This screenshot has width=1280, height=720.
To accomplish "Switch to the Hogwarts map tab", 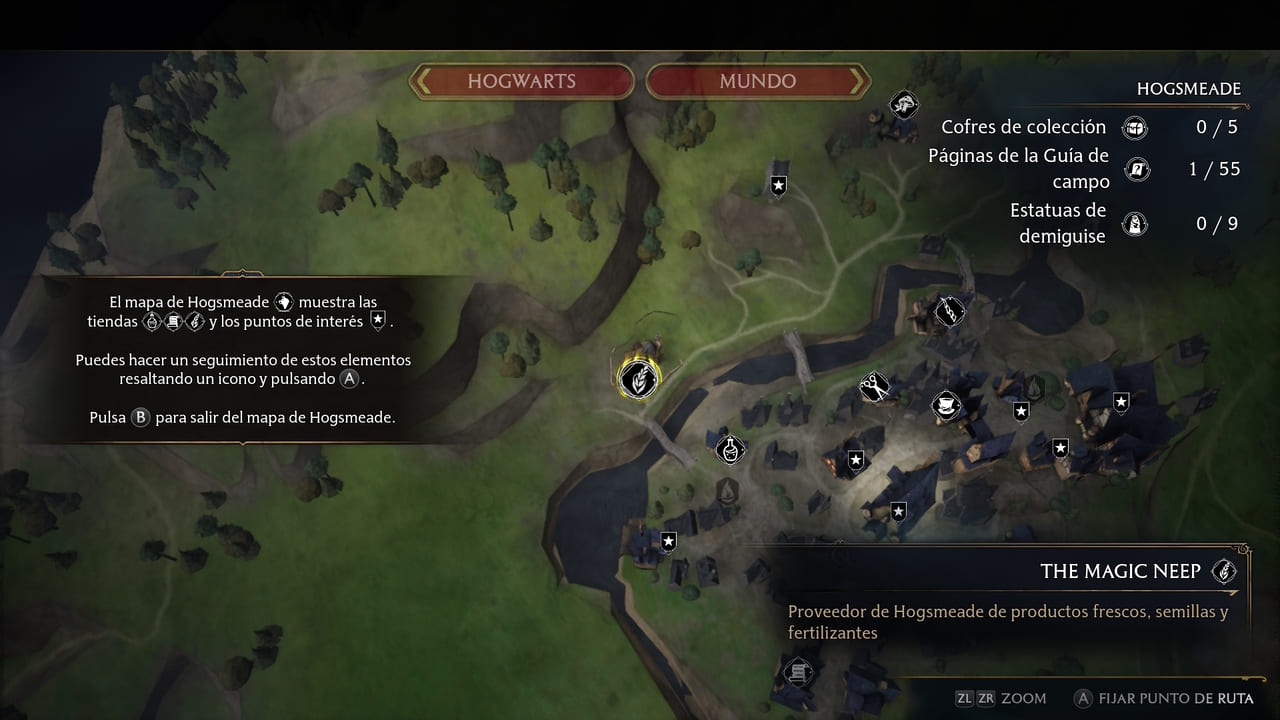I will [521, 81].
